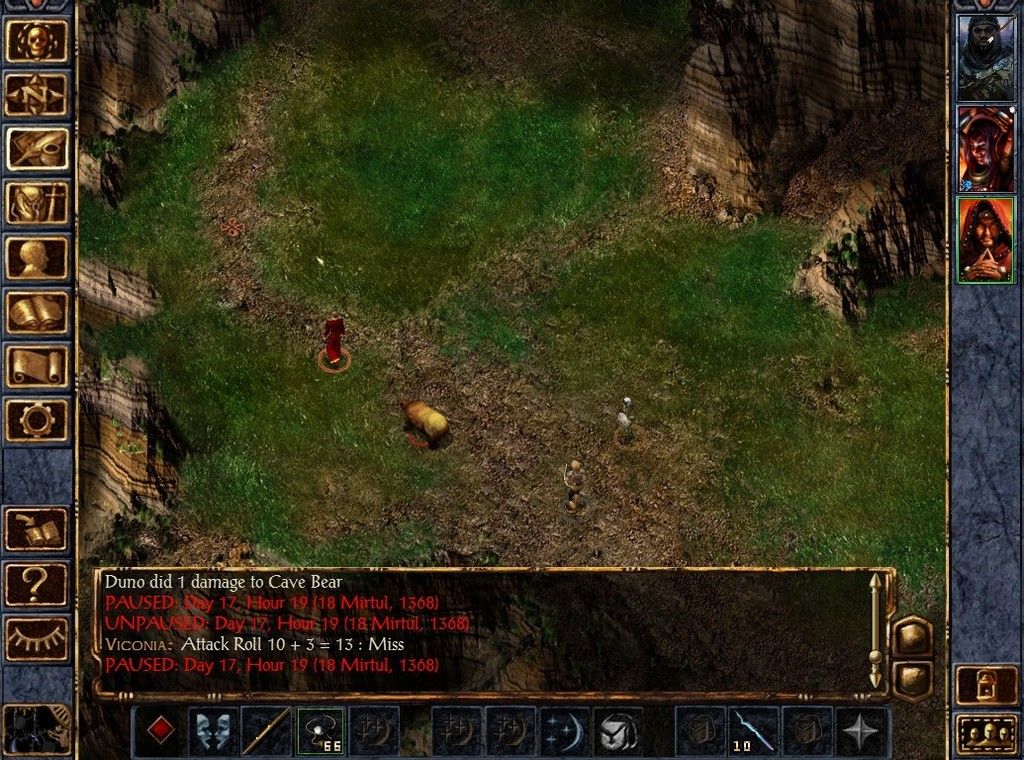Open the options menu with the gear icon
This screenshot has width=1024, height=760.
tap(37, 420)
